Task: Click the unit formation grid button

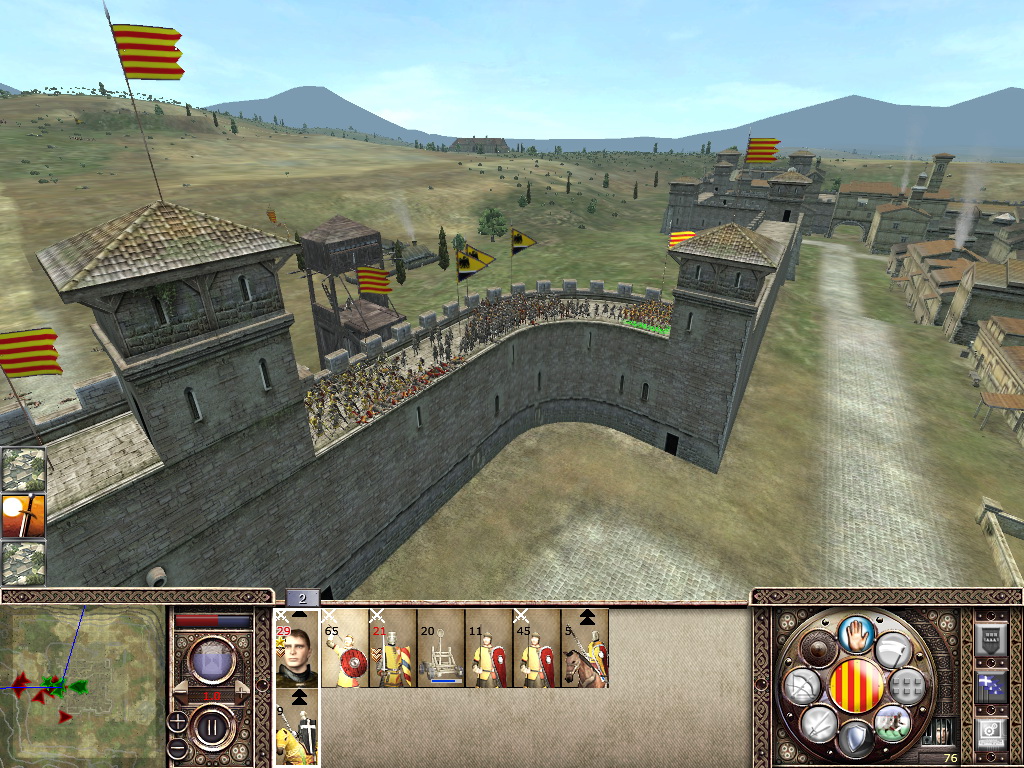Action: pyautogui.click(x=906, y=685)
